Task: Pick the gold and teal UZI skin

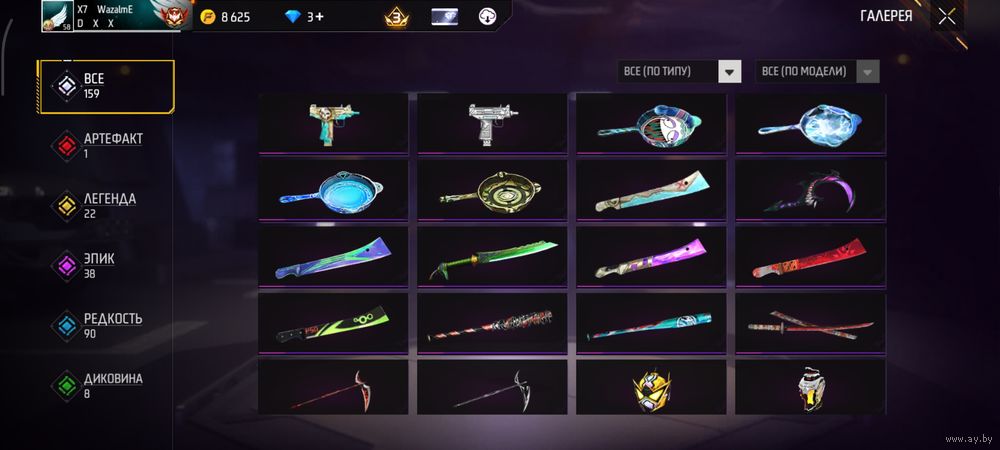Action: (x=333, y=122)
